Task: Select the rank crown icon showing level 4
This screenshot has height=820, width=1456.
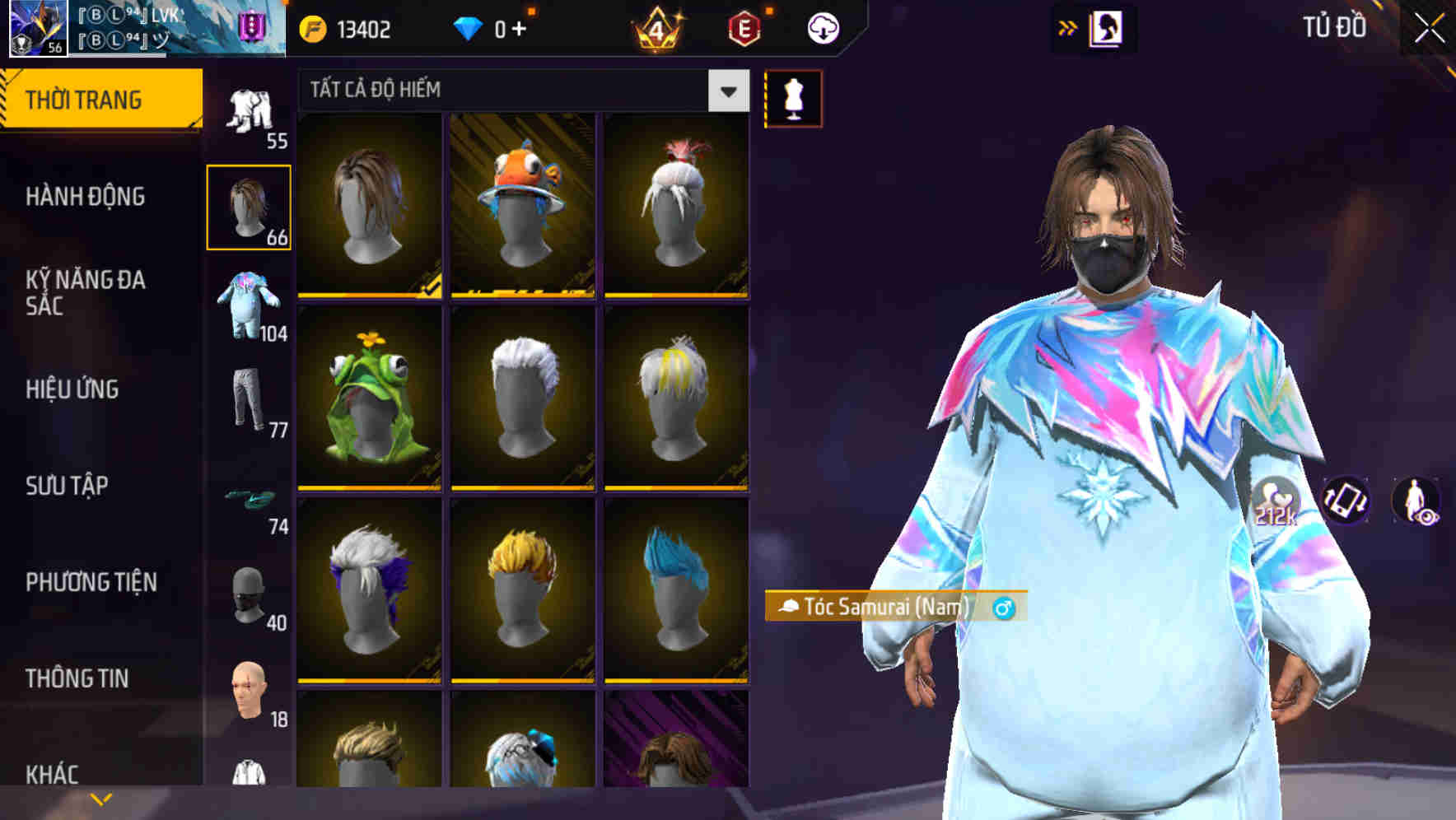Action: [655, 29]
